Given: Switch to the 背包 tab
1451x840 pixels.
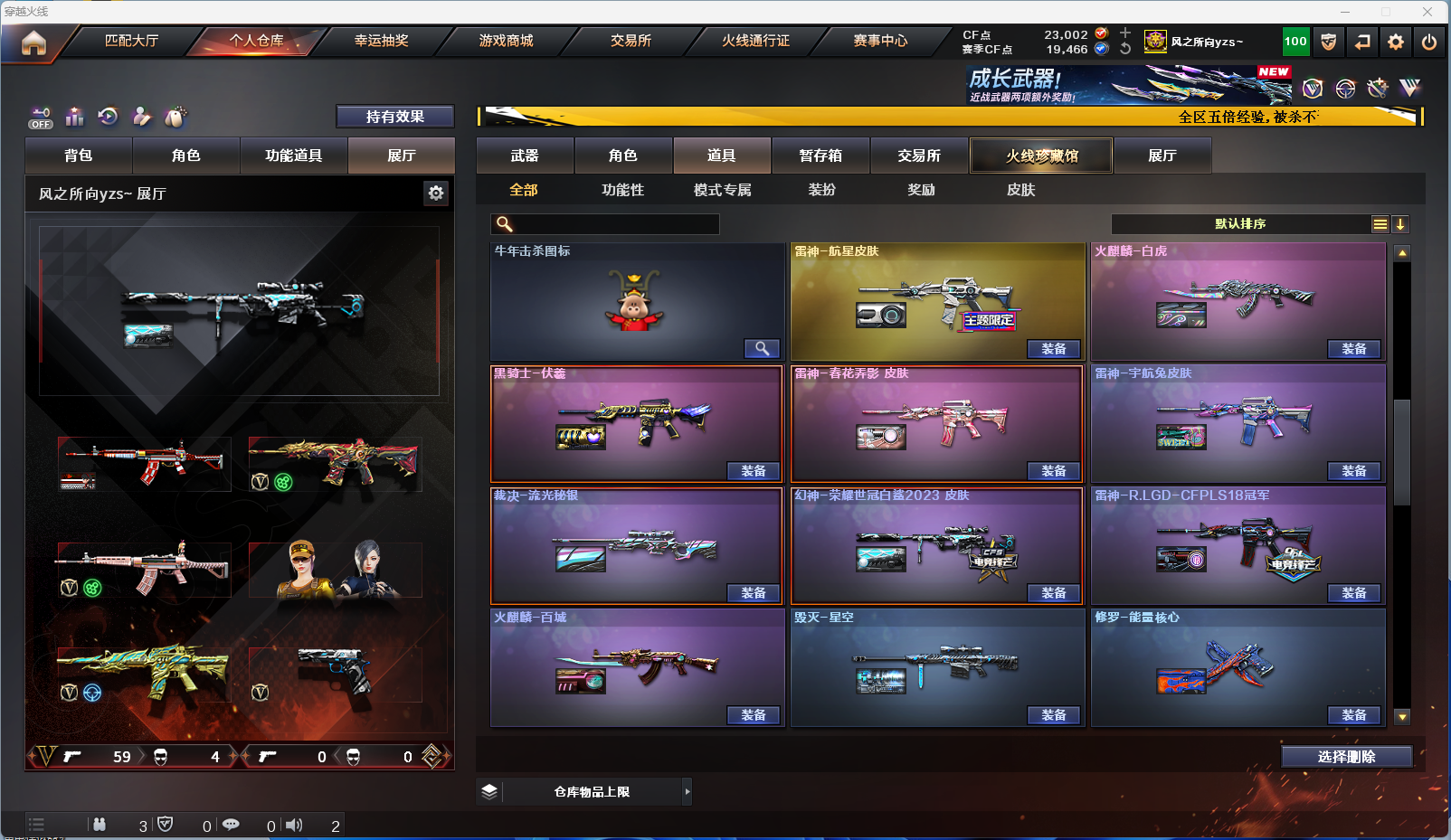Looking at the screenshot, I should click(79, 156).
